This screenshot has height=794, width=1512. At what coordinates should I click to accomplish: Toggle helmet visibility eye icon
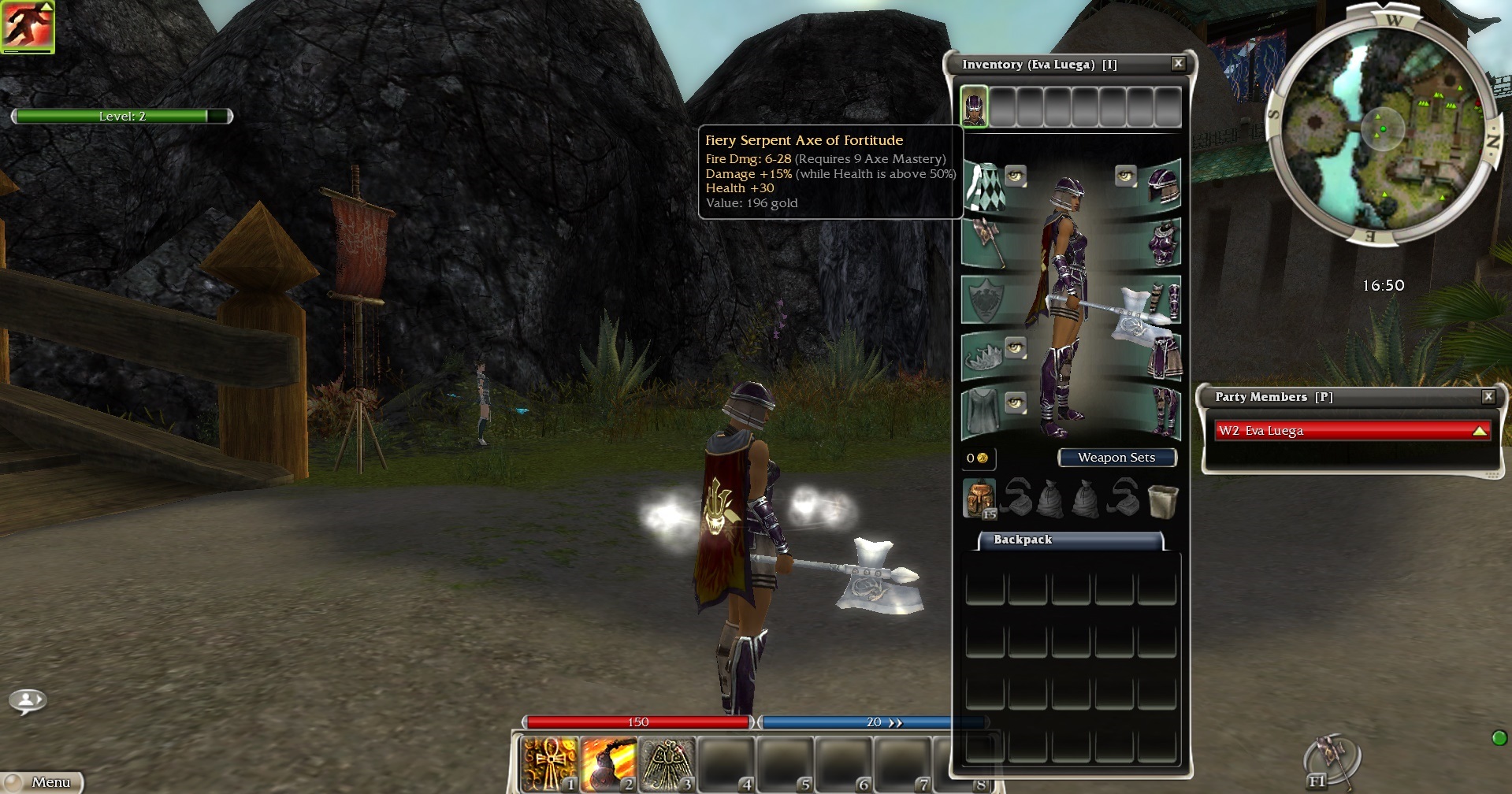(1124, 176)
